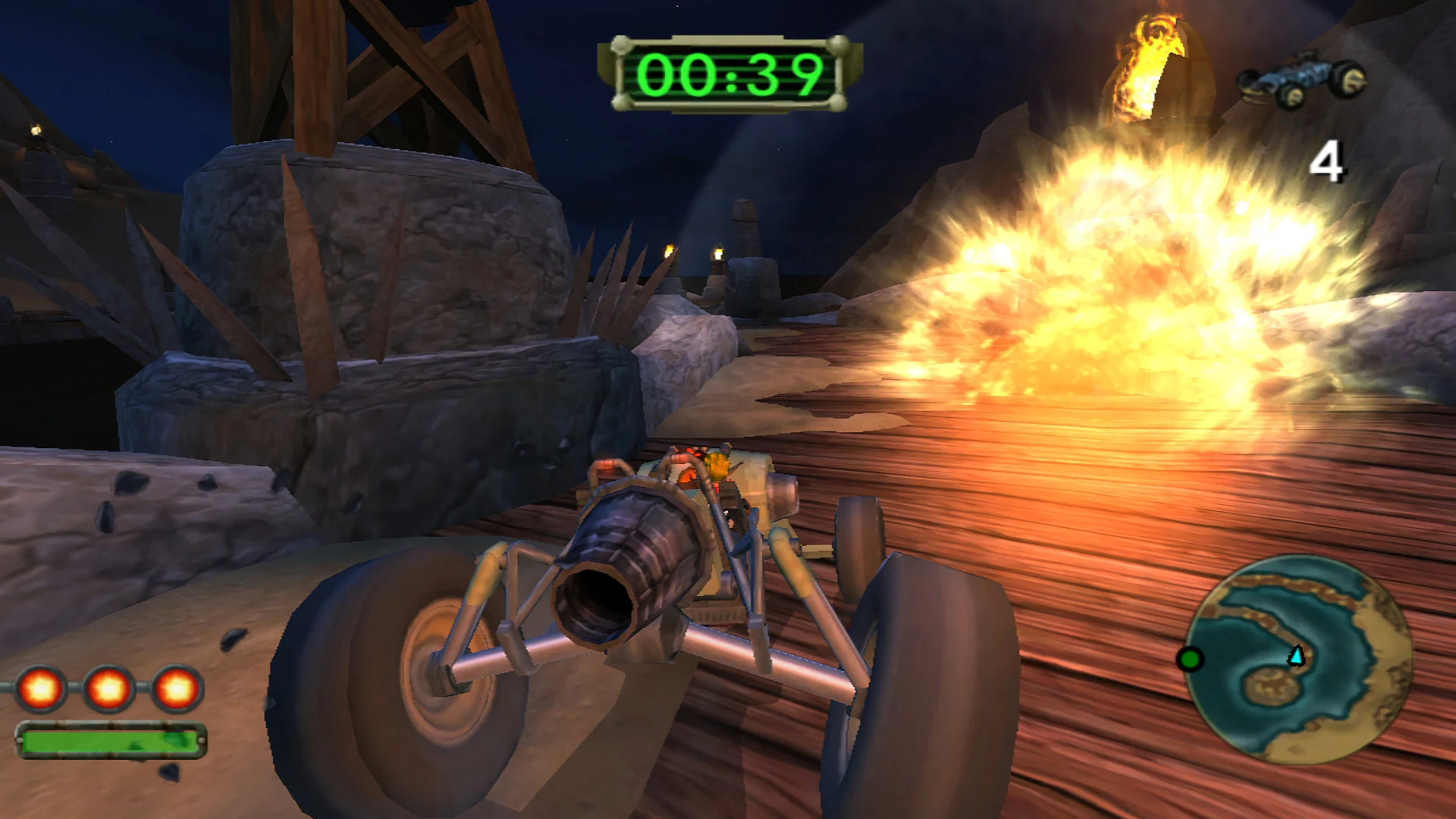The width and height of the screenshot is (1456, 819).
Task: Click the green countdown timer display
Action: (x=730, y=72)
